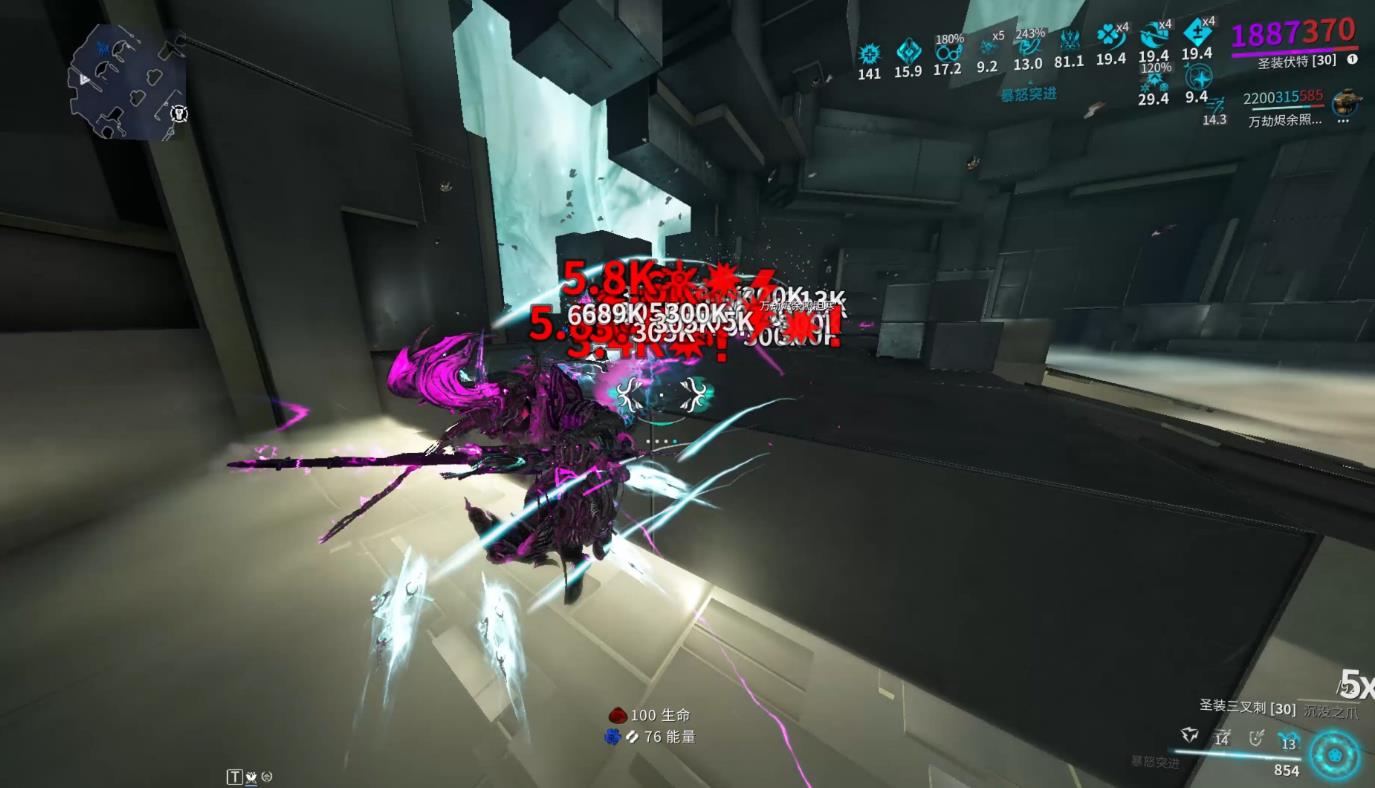Click the health blob icon next to 100 生命
Viewport: 1375px width, 788px height.
(618, 715)
